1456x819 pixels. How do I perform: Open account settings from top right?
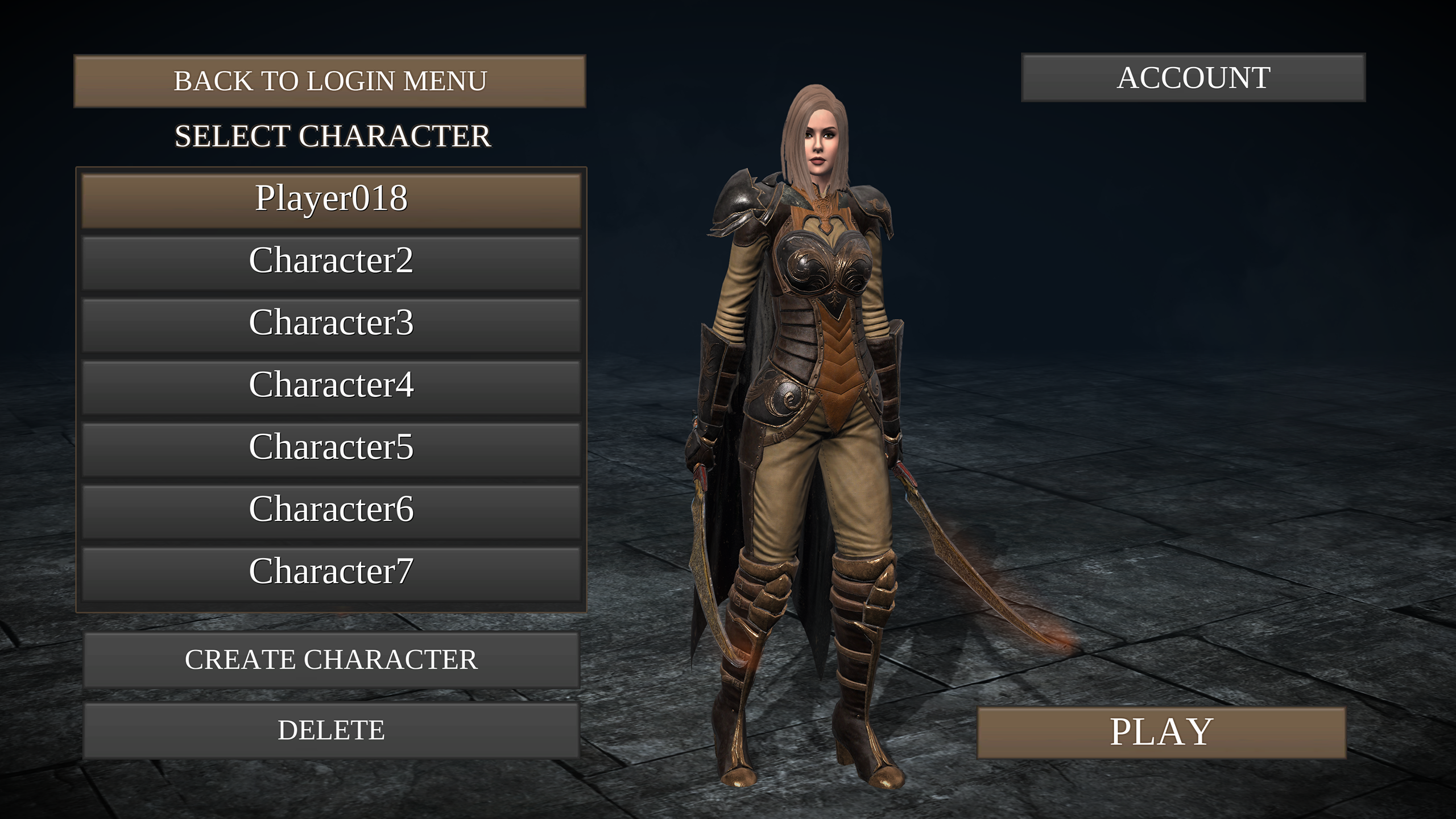pos(1193,80)
